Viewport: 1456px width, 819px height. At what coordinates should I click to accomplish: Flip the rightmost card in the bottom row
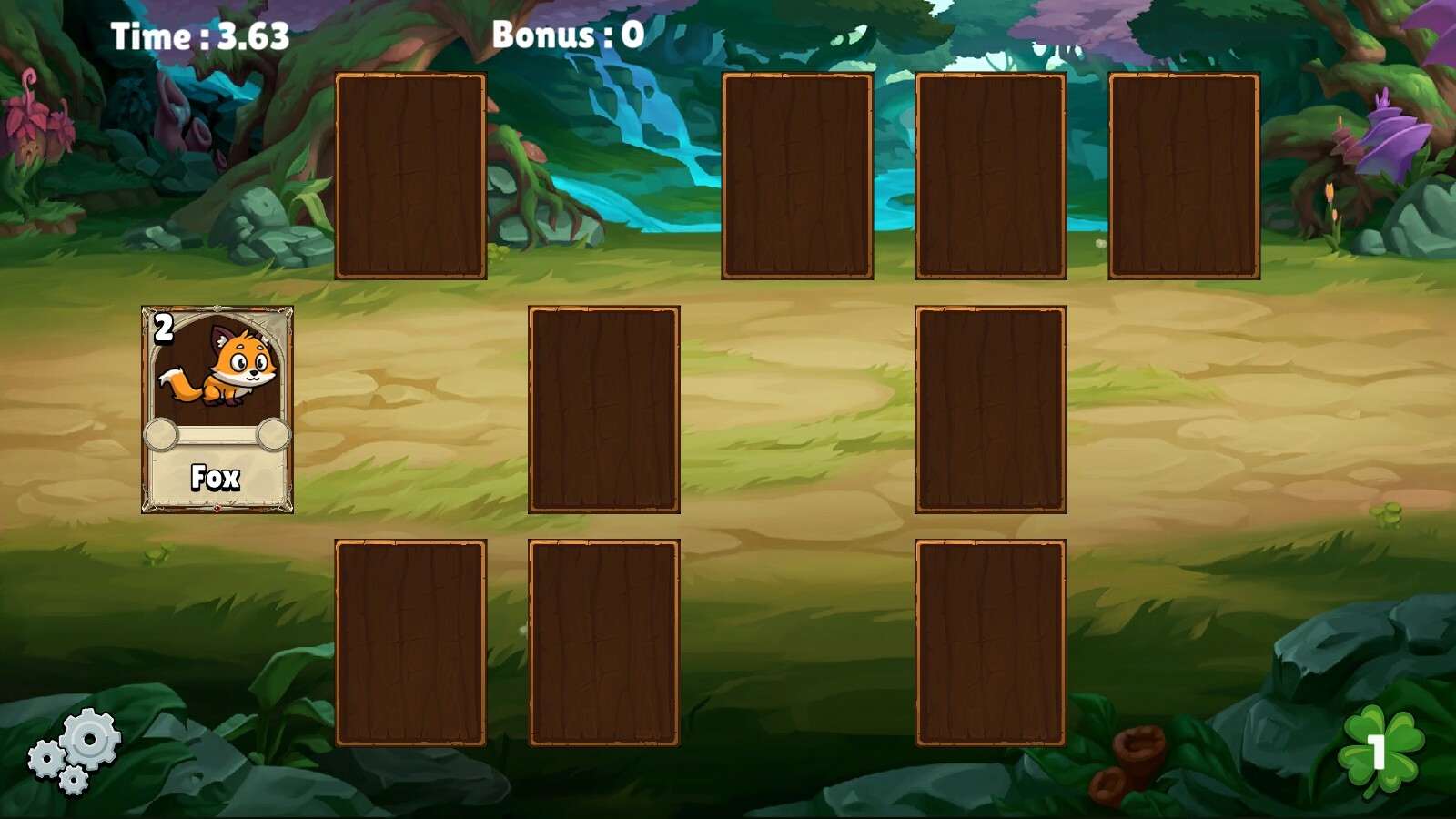click(x=990, y=643)
